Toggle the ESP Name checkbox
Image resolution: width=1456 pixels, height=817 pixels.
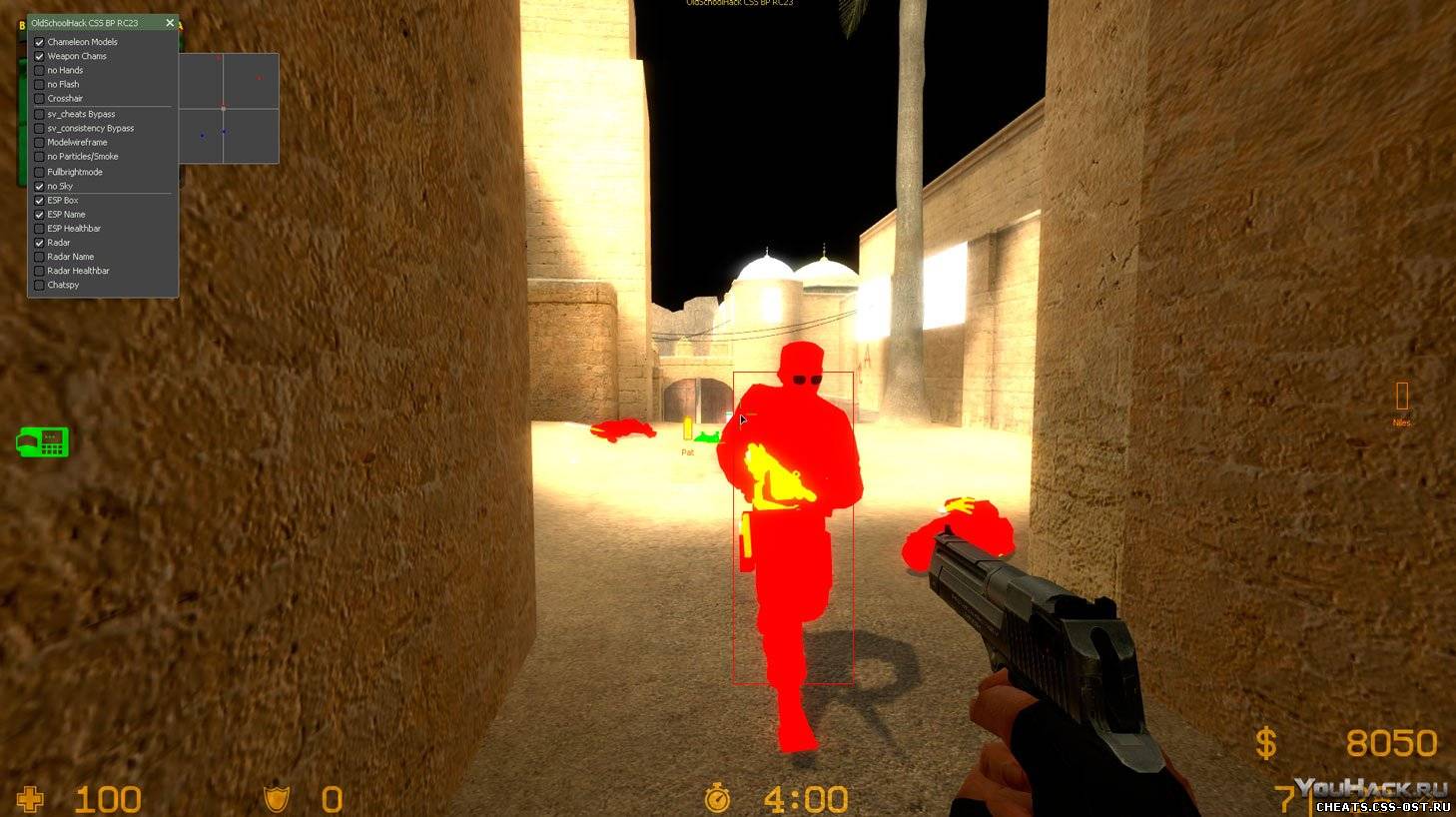point(39,215)
